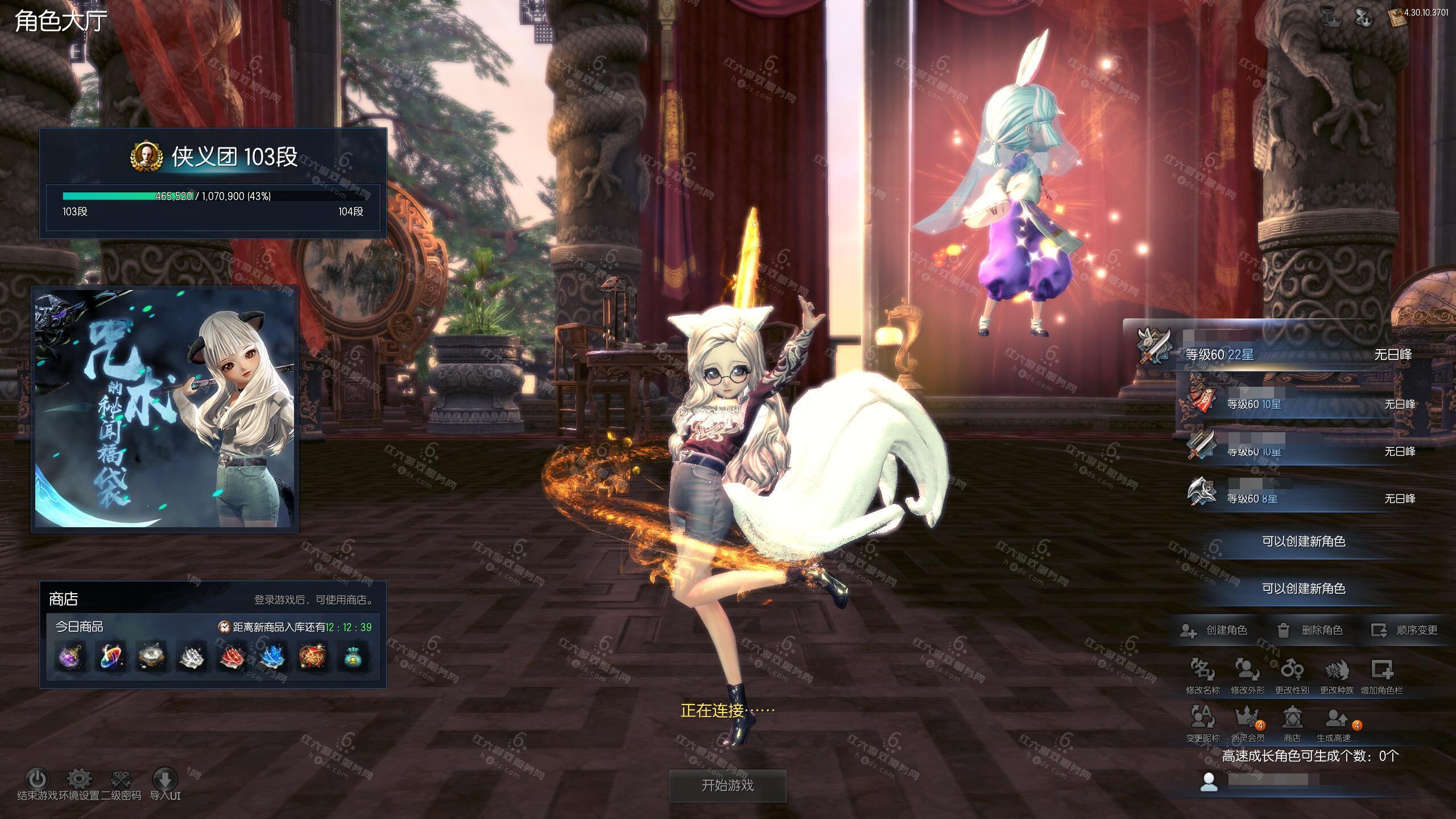The image size is (1456, 819).
Task: Open the 咒术的秘闻福袋 promotional banner
Action: [164, 409]
